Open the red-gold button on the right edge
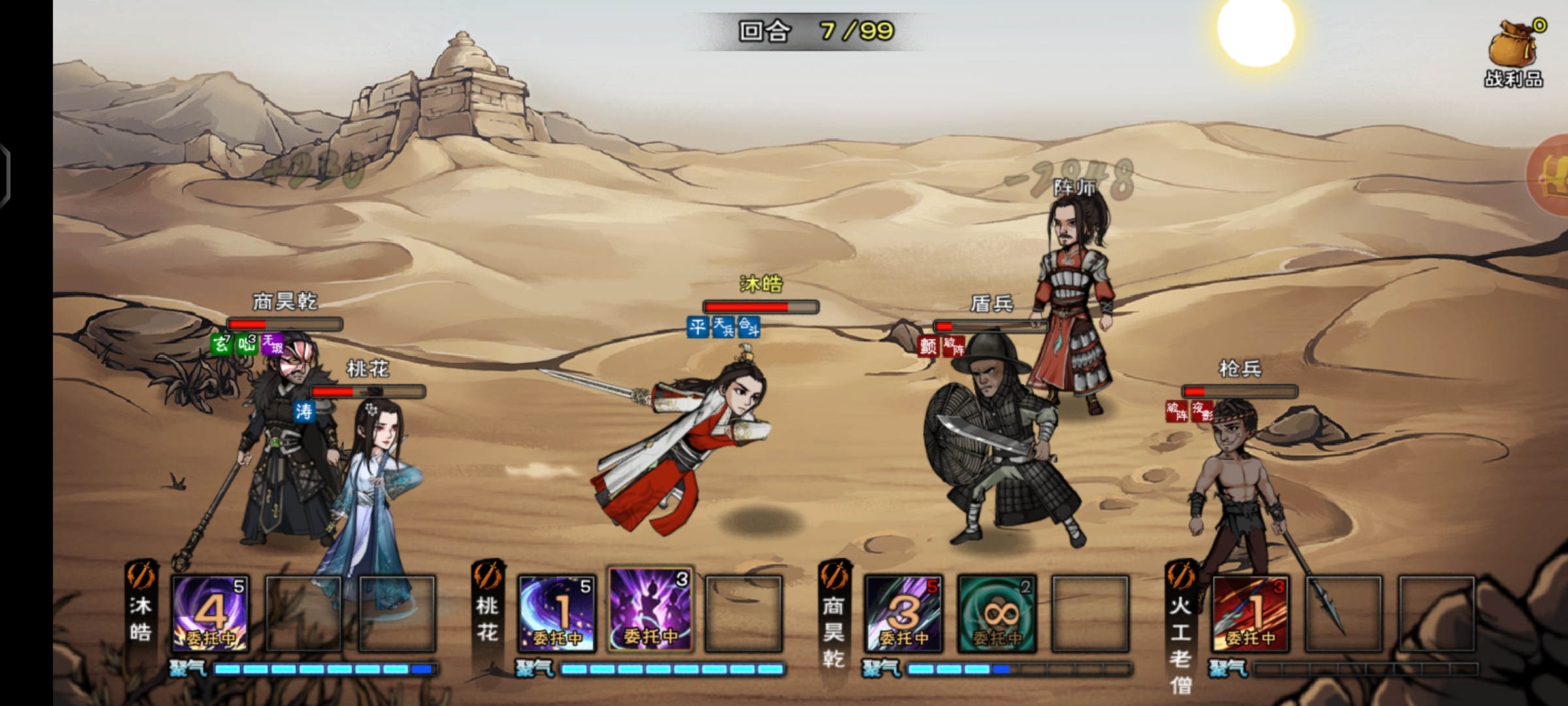1568x706 pixels. point(1552,175)
